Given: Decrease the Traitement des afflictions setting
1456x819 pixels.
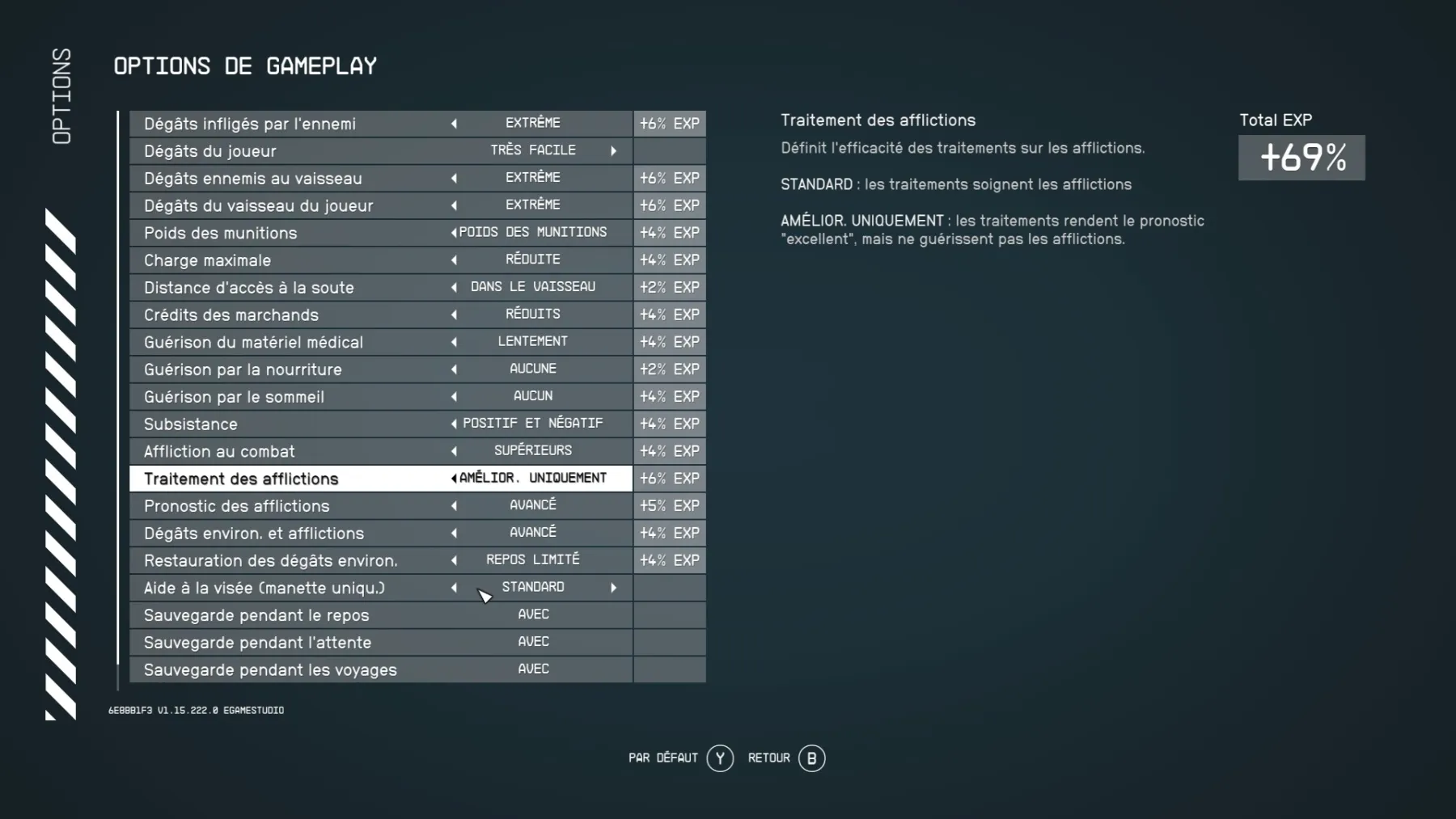Looking at the screenshot, I should (x=453, y=478).
